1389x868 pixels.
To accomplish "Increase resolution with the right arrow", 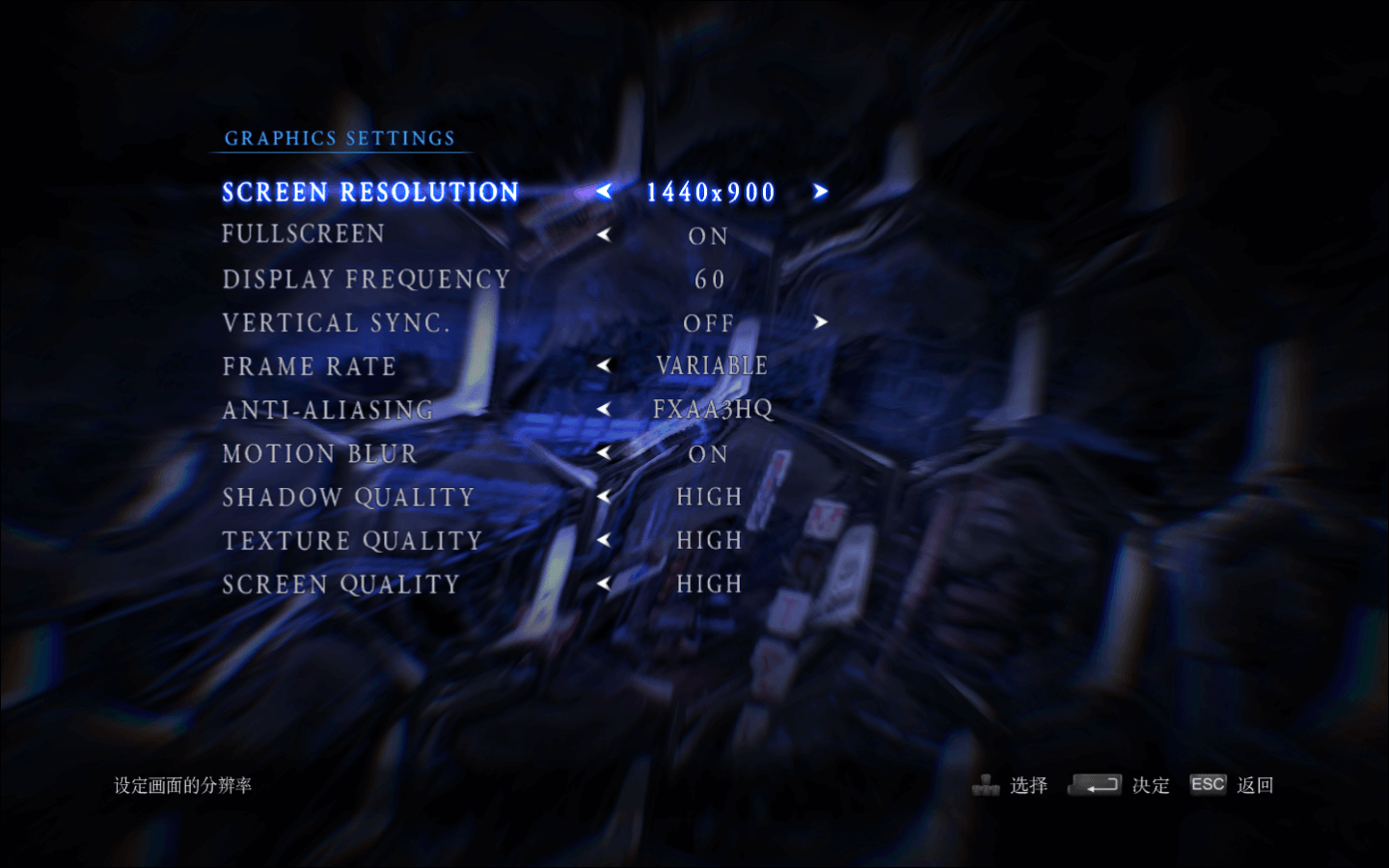I will point(820,192).
